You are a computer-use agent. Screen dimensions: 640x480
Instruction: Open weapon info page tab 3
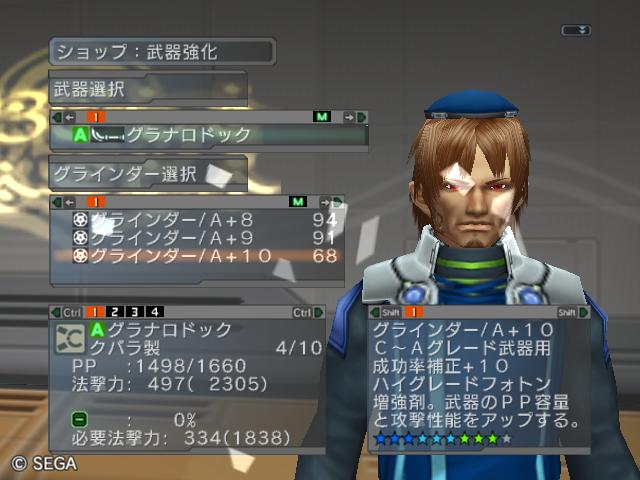tap(135, 313)
